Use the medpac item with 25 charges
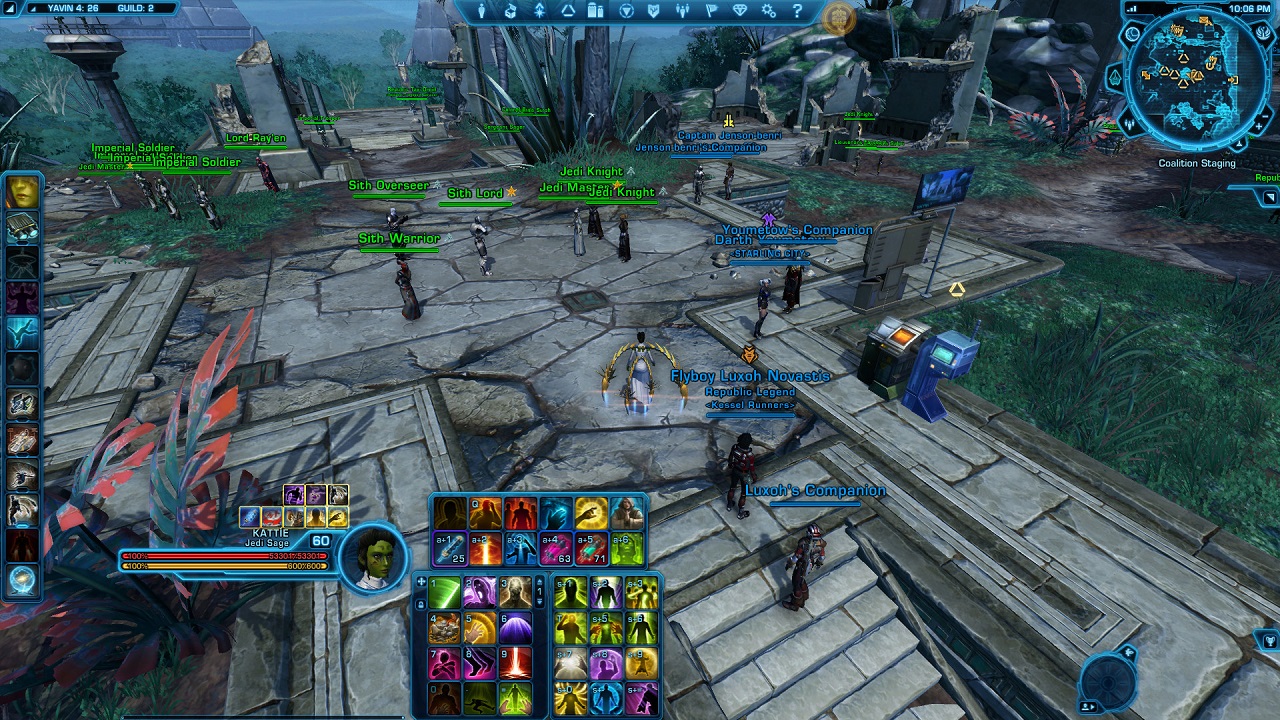The image size is (1280, 720). tap(449, 548)
